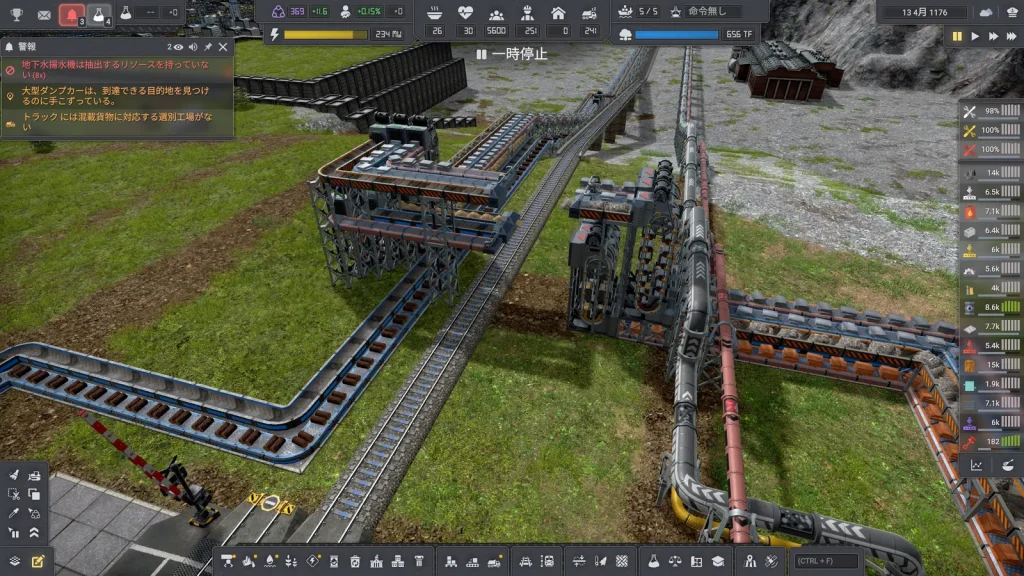The width and height of the screenshot is (1024, 576).
Task: Open the captain's hat menu
Action: (1011, 12)
